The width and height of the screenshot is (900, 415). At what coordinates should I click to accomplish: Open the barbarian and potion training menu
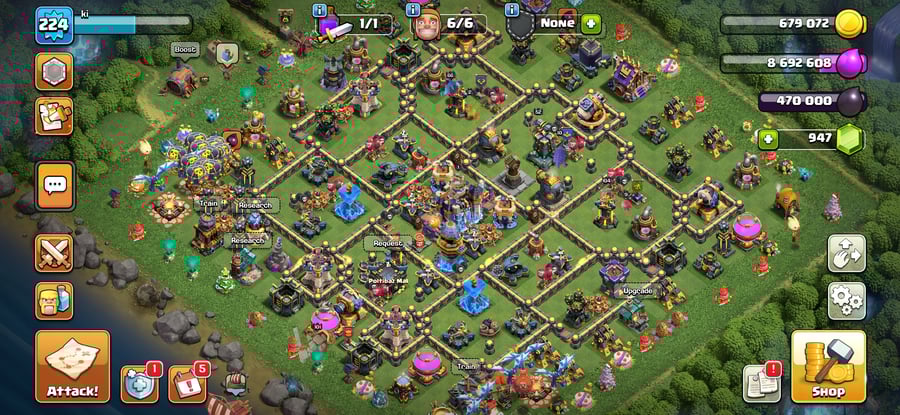click(54, 300)
